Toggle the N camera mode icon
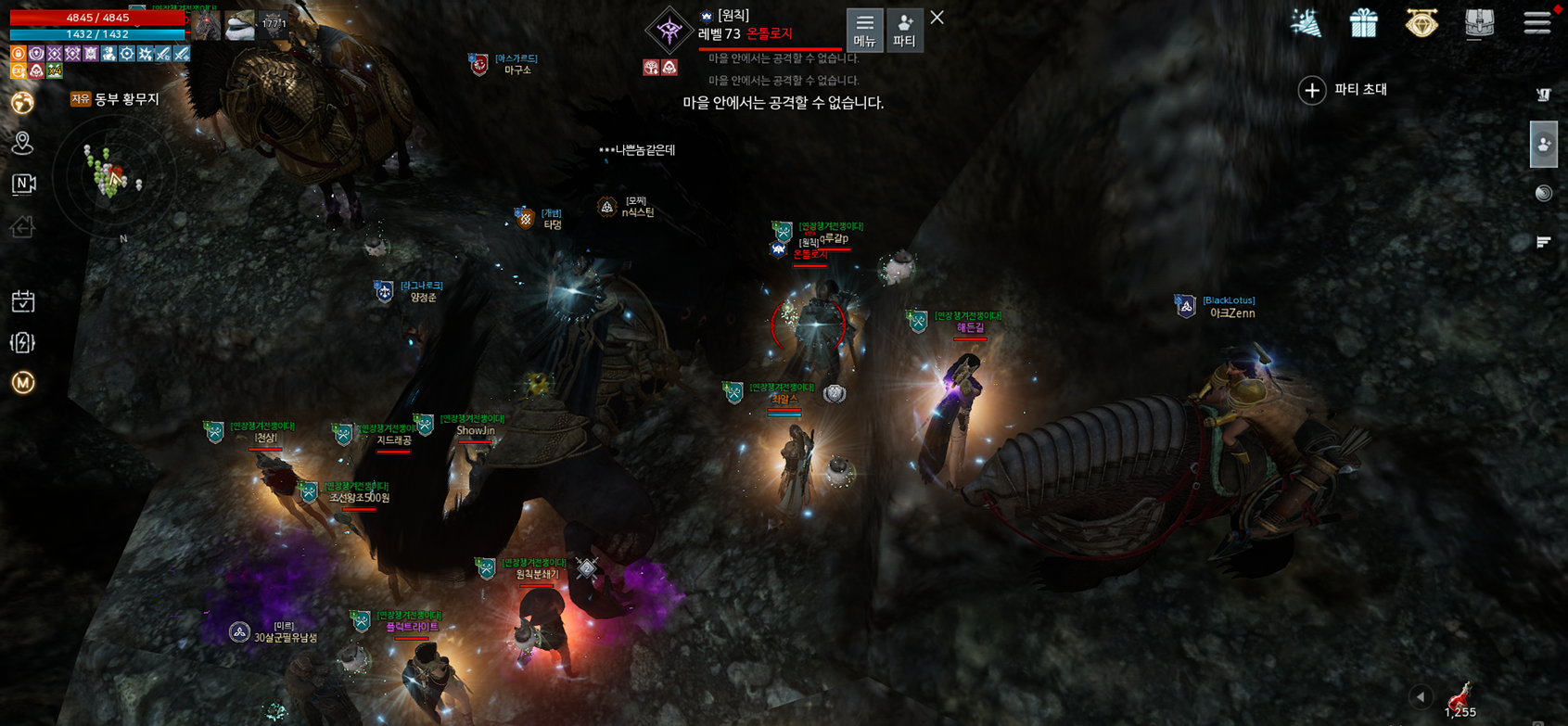Screen dimensions: 1568x726 (23, 184)
